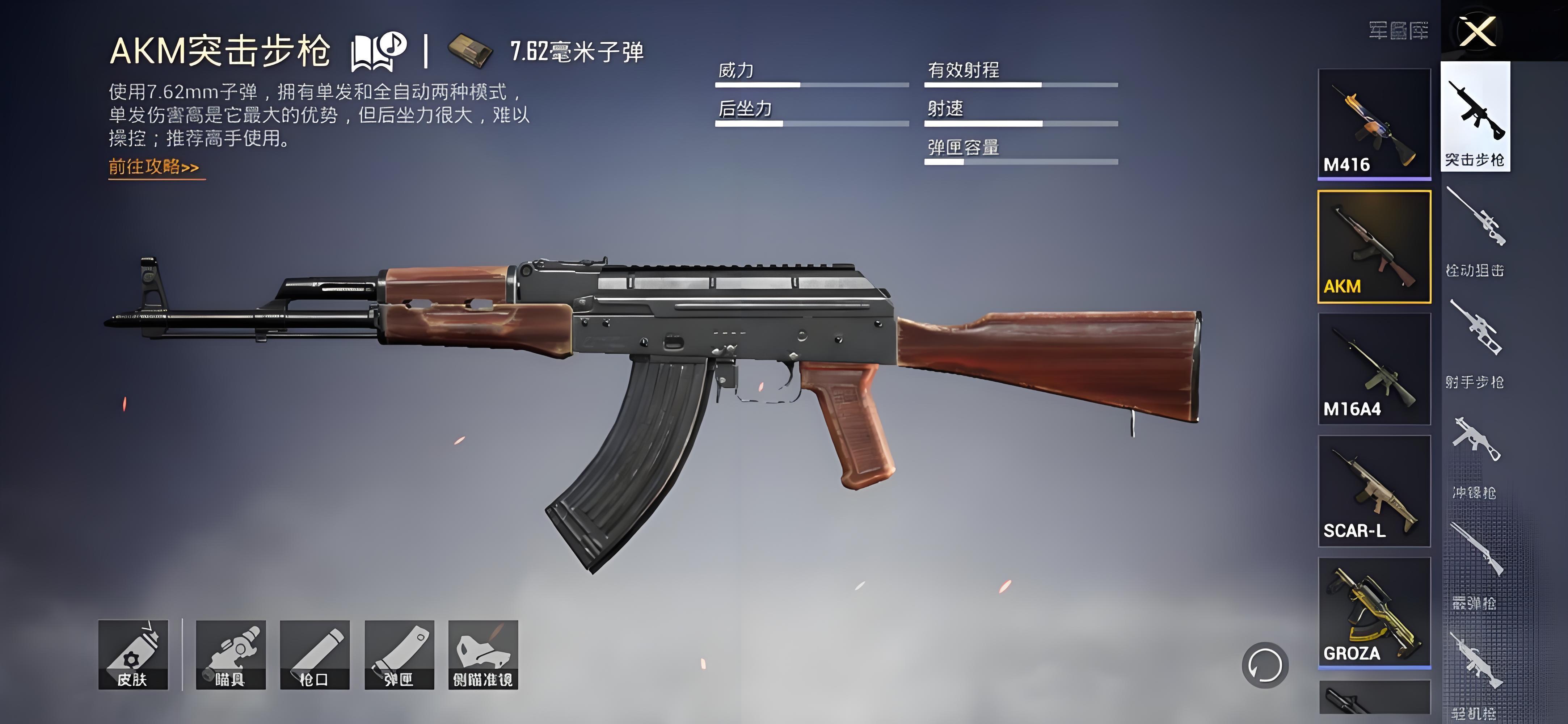Select the AKM weapon thumbnail

coord(1374,247)
